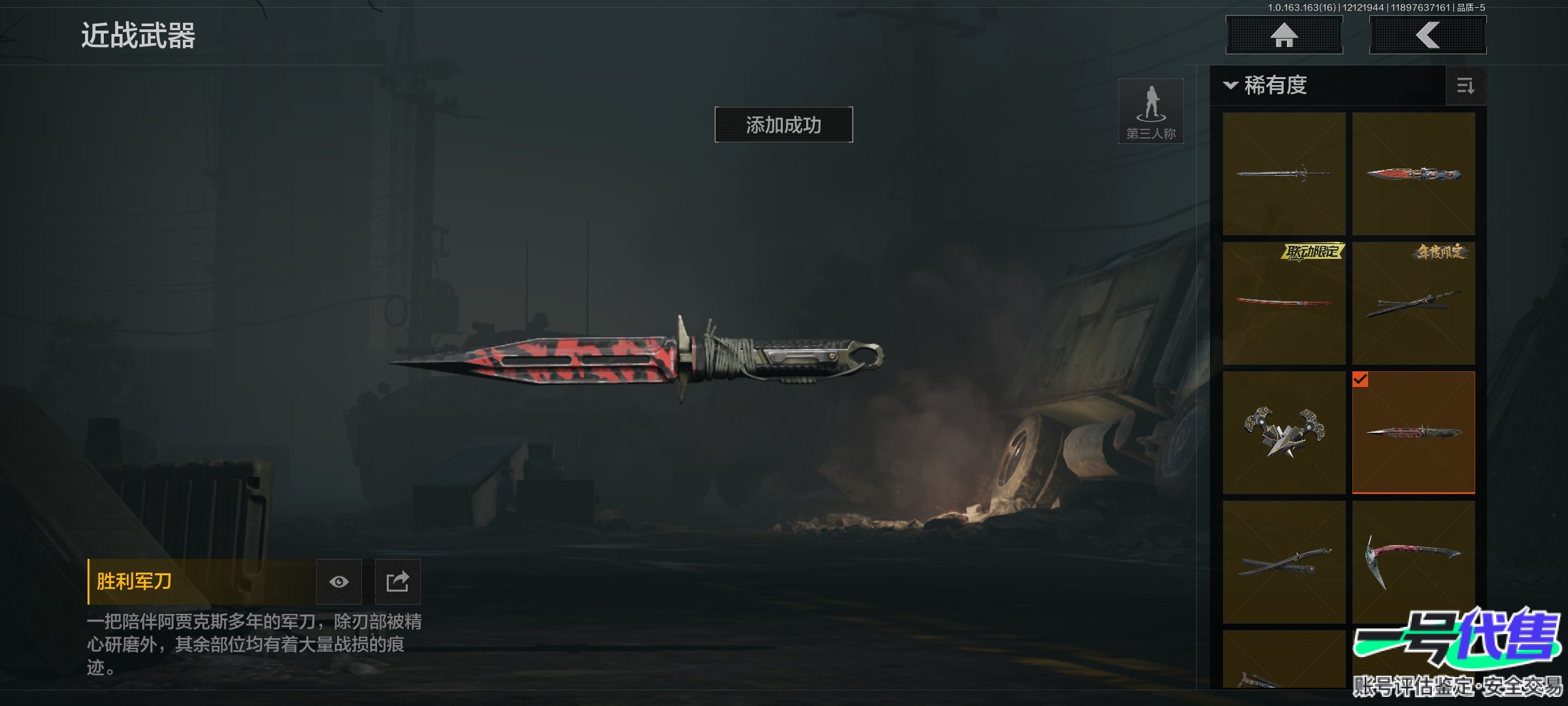The height and width of the screenshot is (706, 1568).
Task: Switch to 第三人称 third-person view
Action: (x=1151, y=111)
